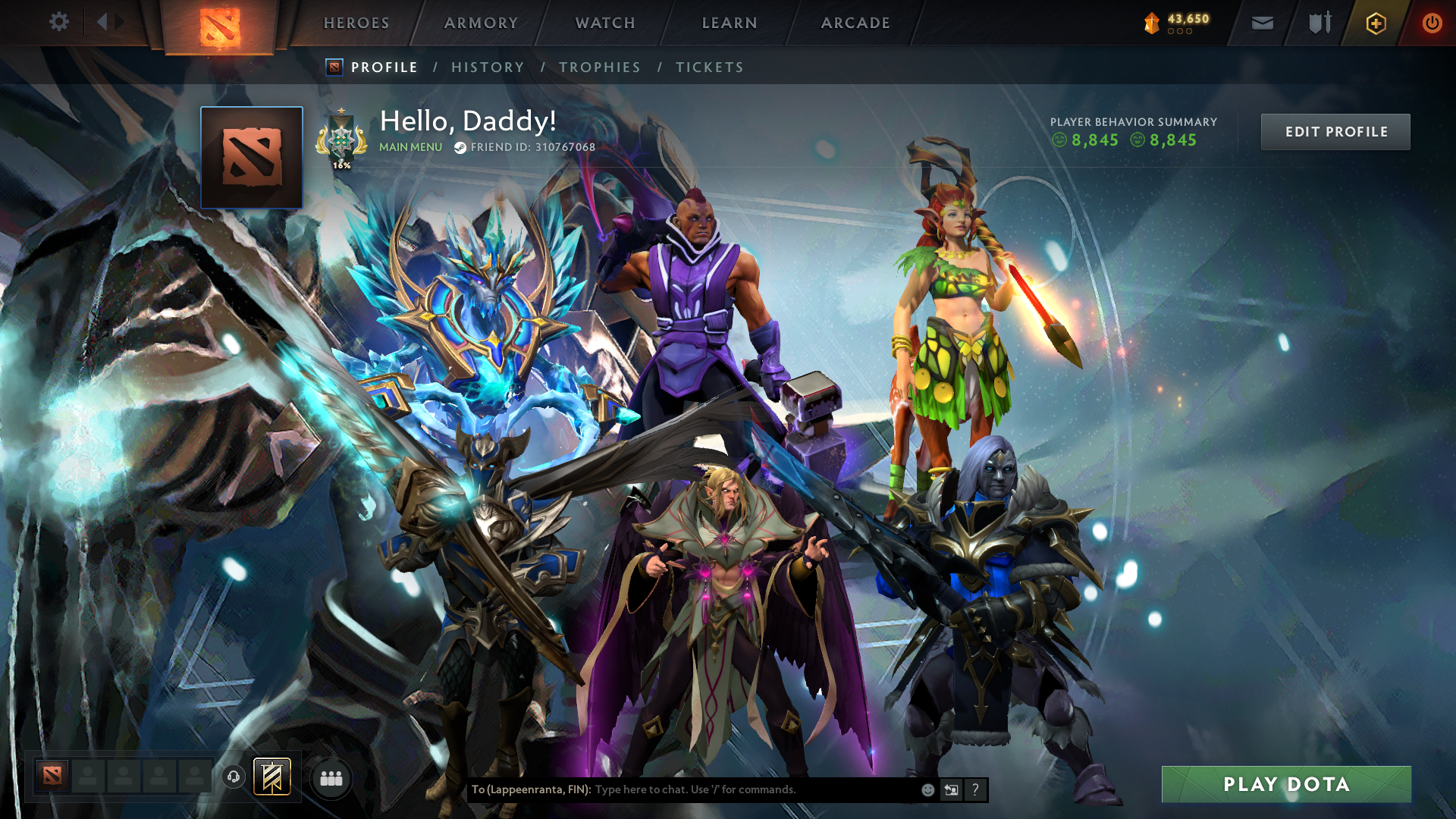Open the emoticon picker in chat
This screenshot has height=819, width=1456.
[927, 789]
